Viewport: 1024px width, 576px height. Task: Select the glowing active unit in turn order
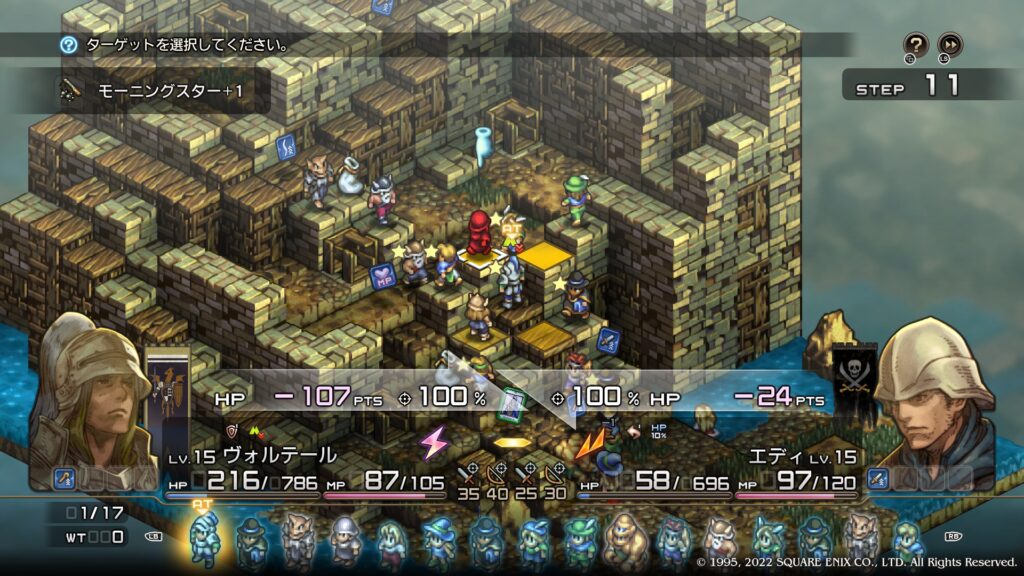(x=205, y=537)
